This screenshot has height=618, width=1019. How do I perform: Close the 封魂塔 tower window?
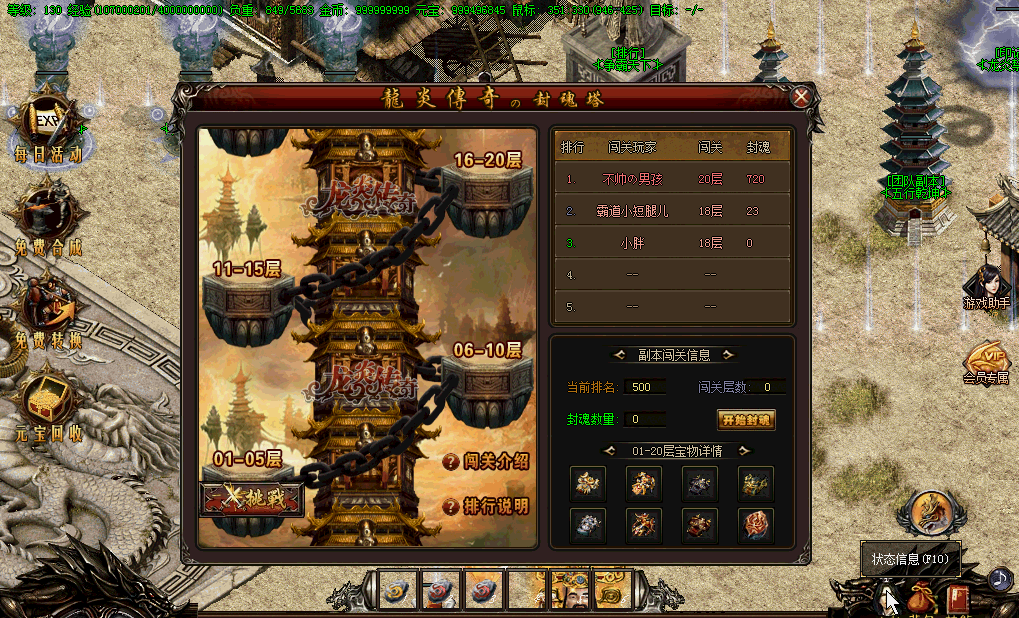tap(801, 97)
